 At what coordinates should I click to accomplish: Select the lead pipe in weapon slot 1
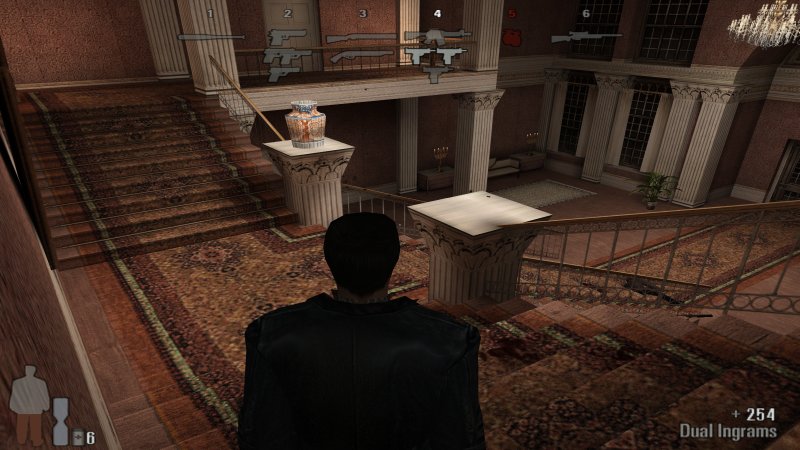tap(210, 38)
